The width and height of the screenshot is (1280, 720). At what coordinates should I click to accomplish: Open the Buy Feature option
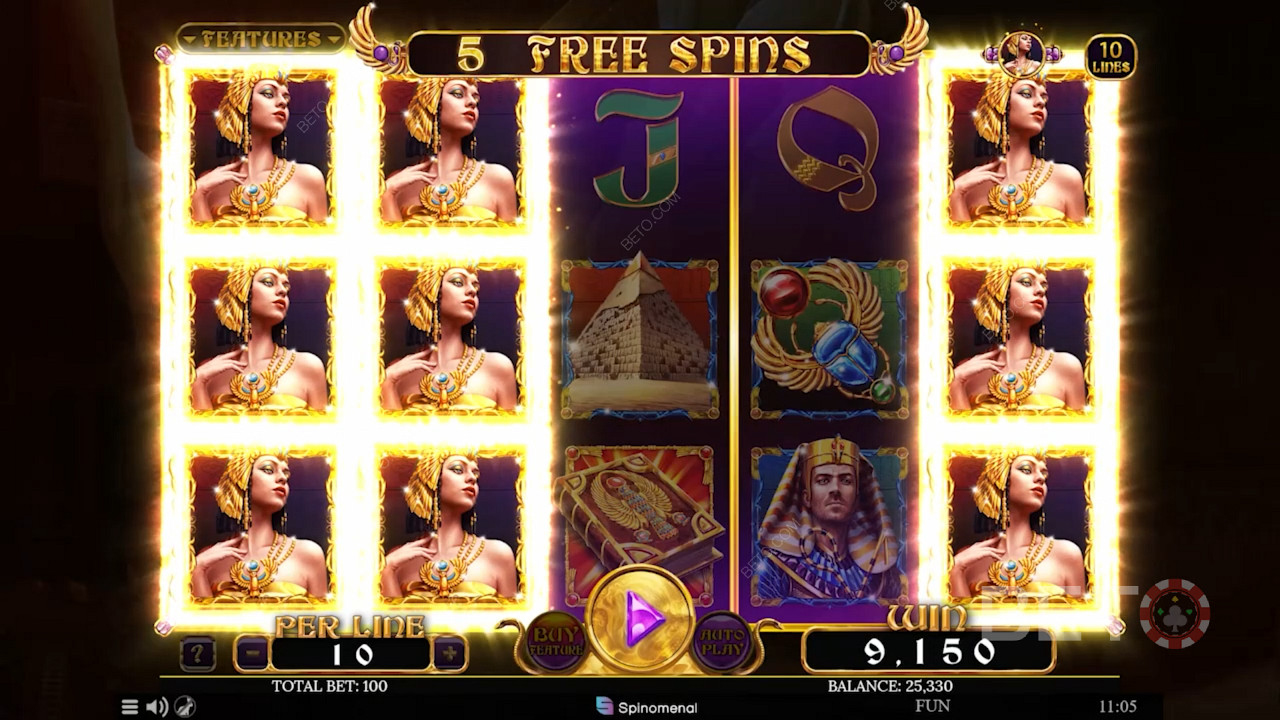pos(556,640)
